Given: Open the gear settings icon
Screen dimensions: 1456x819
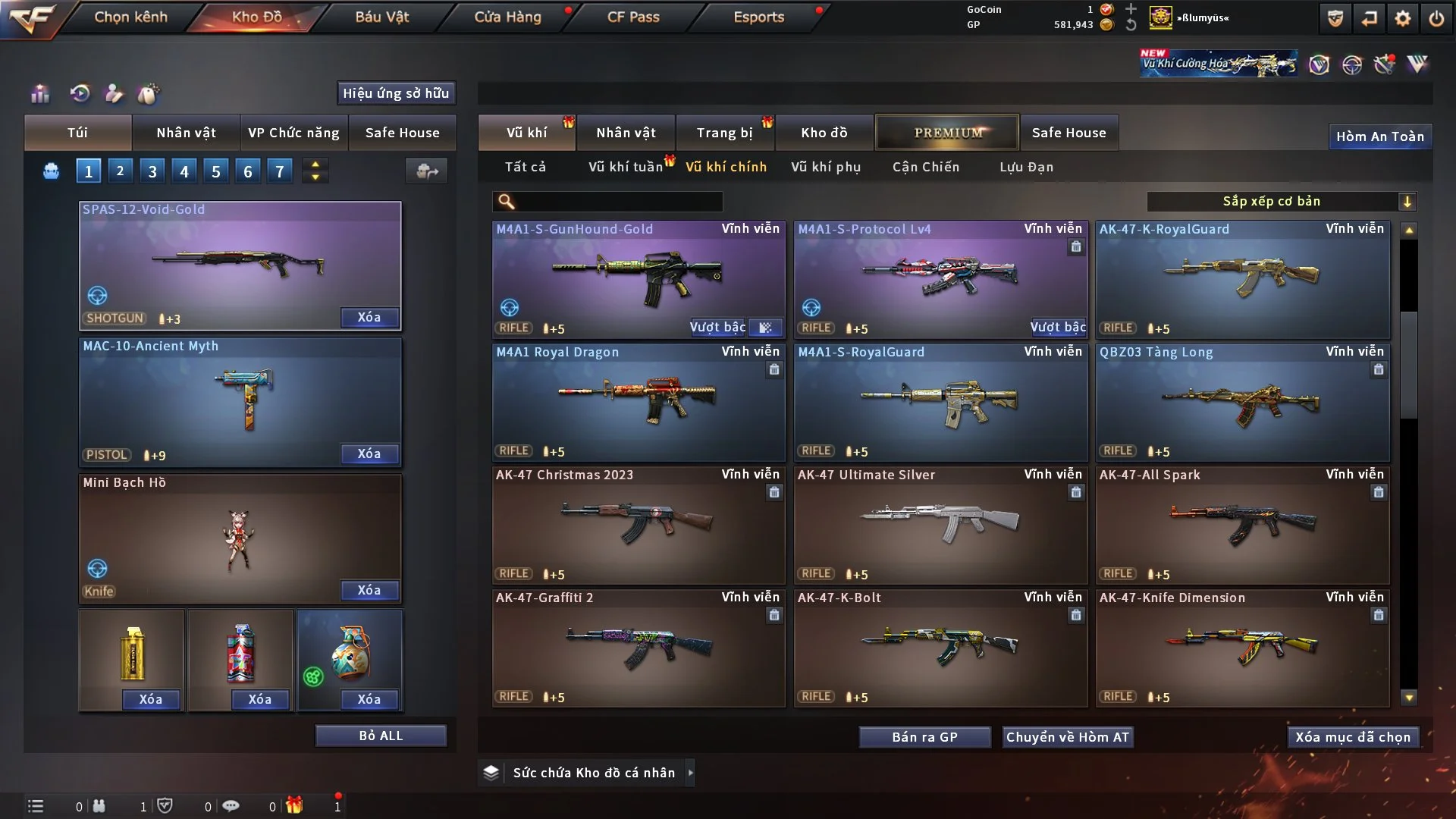Looking at the screenshot, I should click(x=1403, y=18).
